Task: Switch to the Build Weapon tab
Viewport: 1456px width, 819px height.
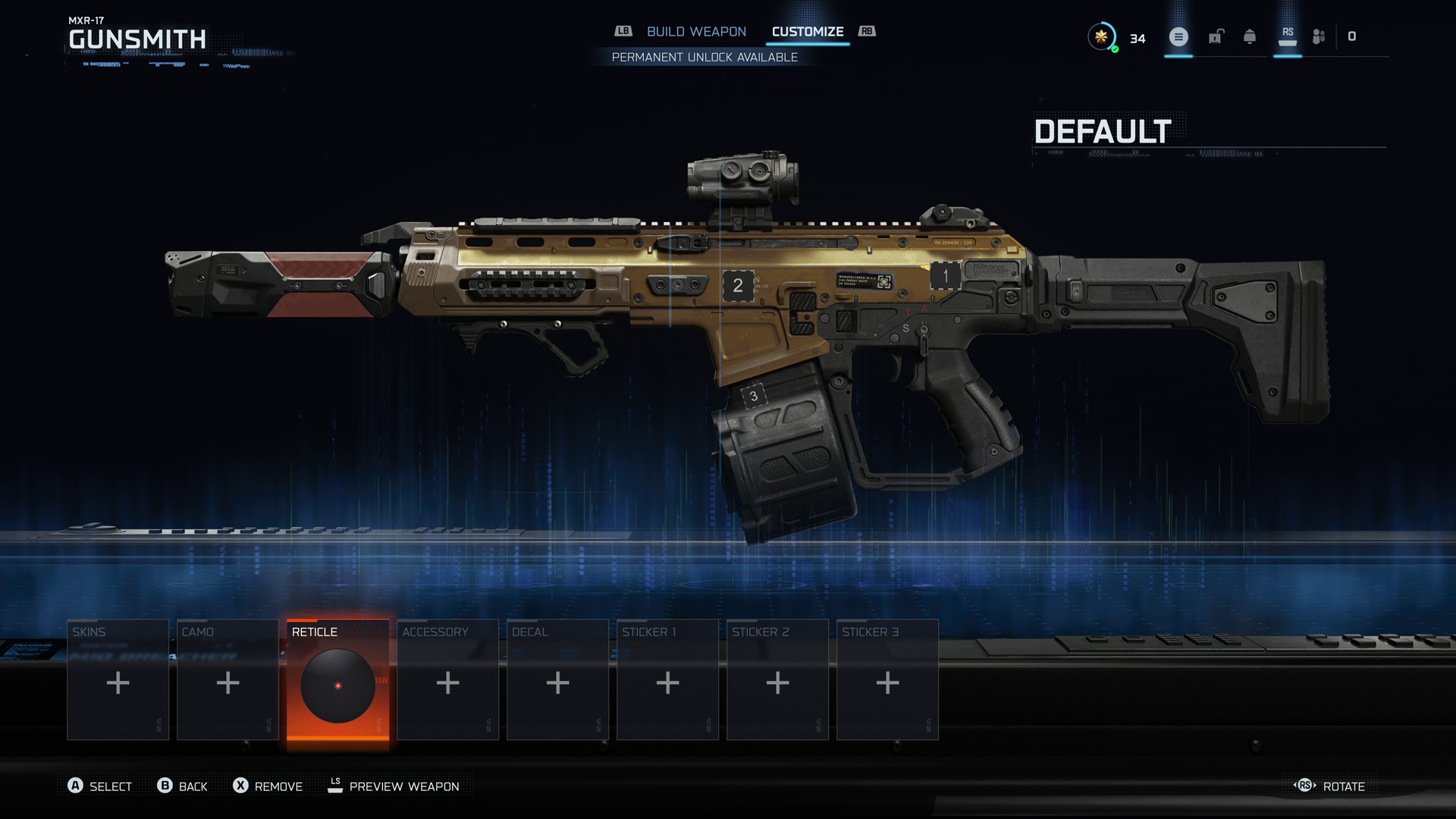Action: click(x=696, y=32)
